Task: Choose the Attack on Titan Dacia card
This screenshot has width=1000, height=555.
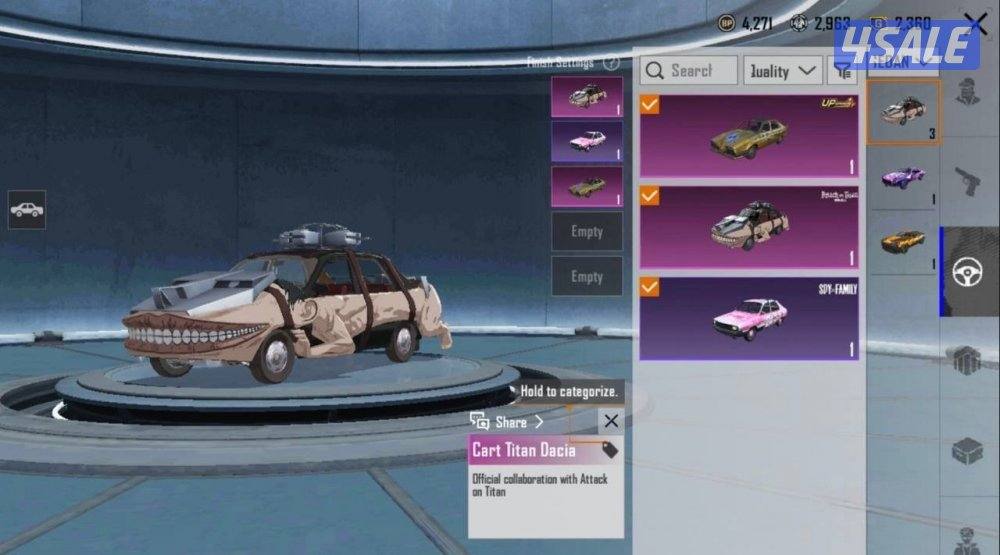Action: tap(749, 227)
